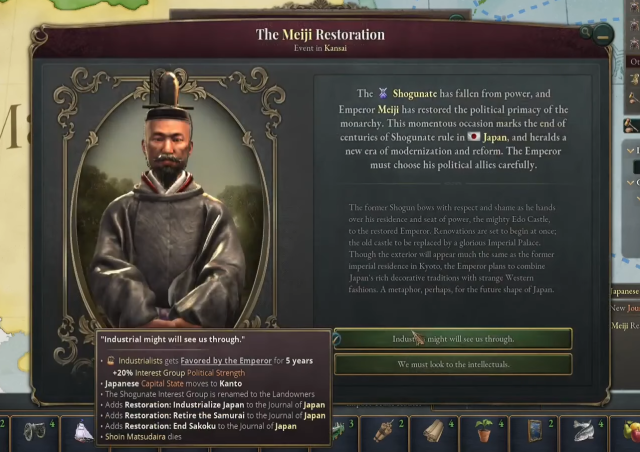The height and width of the screenshot is (452, 640).
Task: Choose "Industrial might will see us through"
Action: [x=452, y=339]
